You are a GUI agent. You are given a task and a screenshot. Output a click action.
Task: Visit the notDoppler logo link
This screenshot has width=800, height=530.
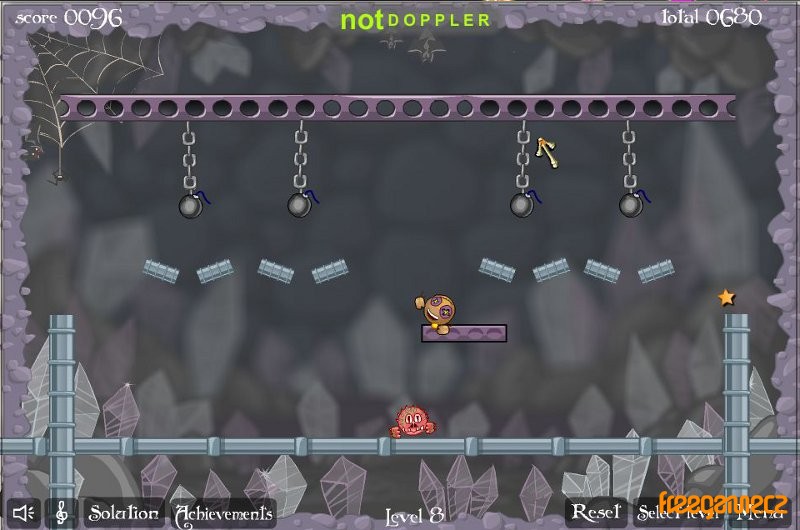click(x=415, y=20)
